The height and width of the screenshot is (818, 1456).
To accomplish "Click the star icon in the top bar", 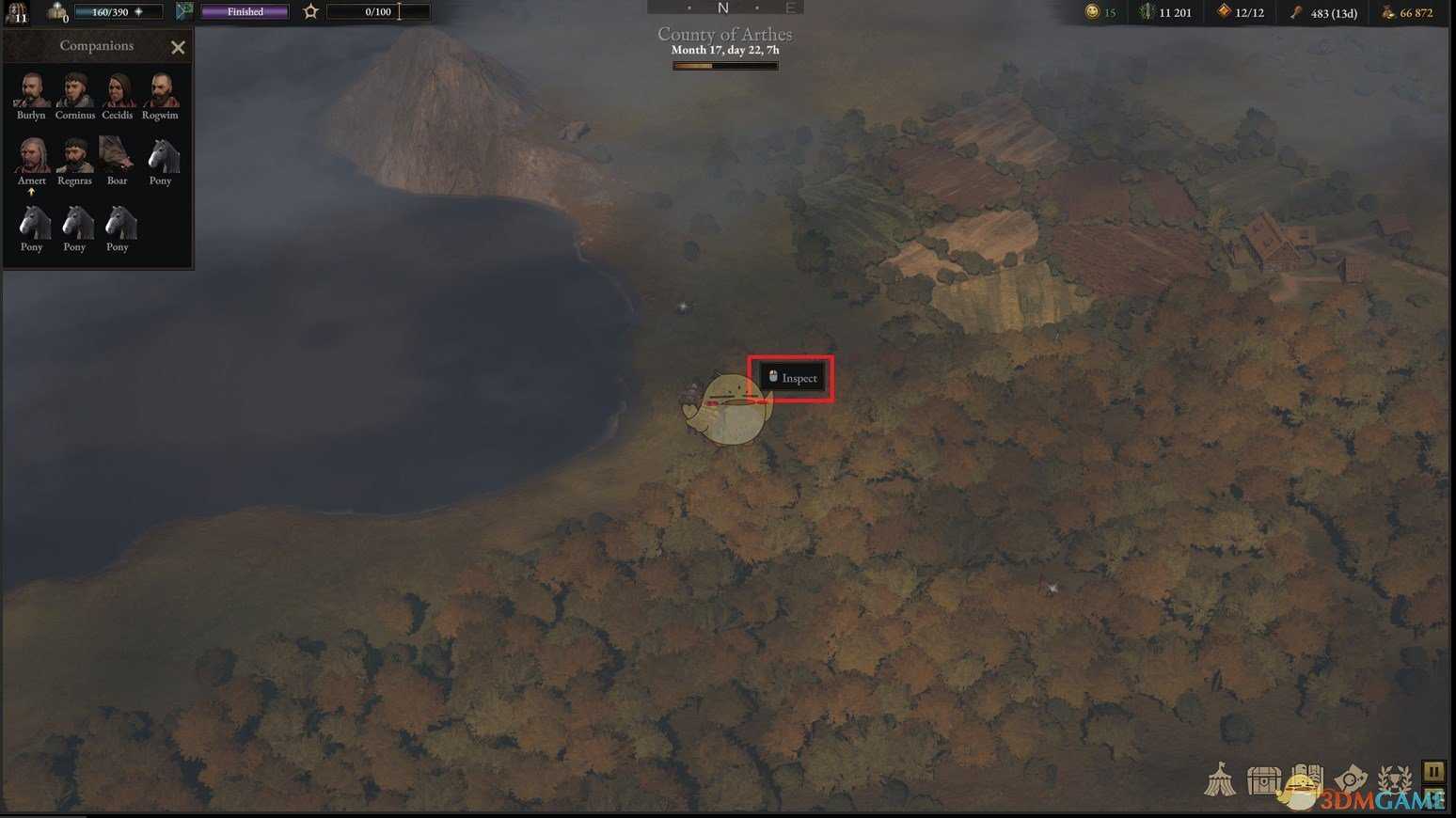I will pyautogui.click(x=310, y=11).
